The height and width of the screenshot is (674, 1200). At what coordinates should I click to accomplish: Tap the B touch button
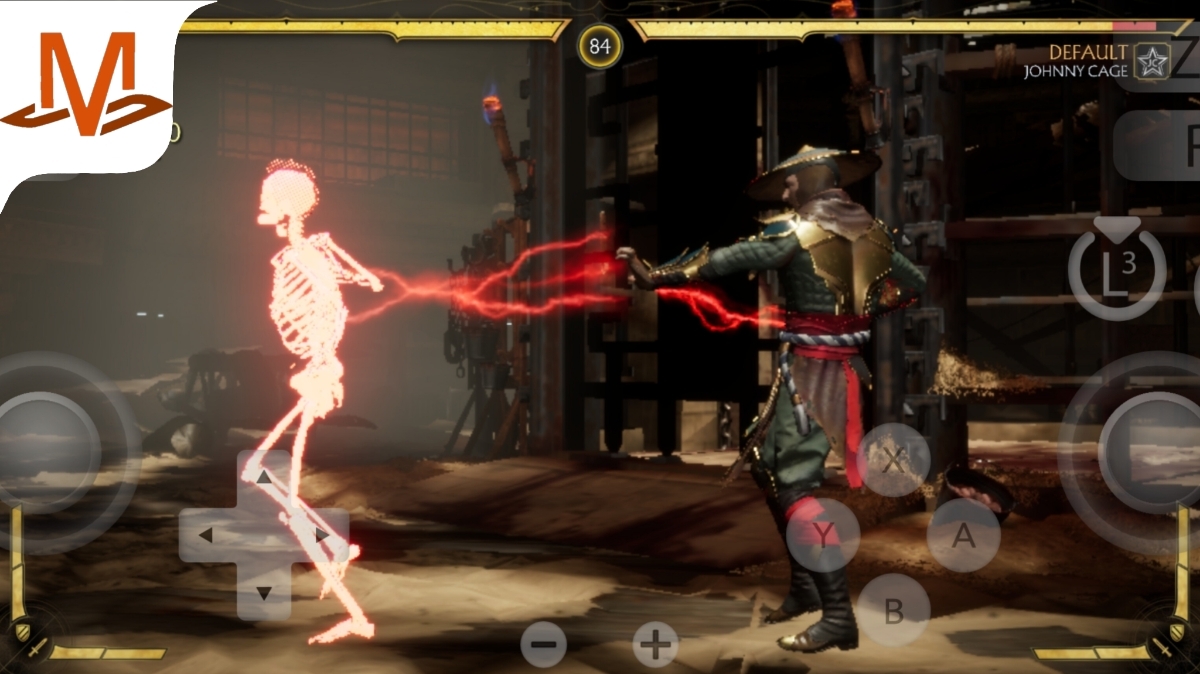894,609
